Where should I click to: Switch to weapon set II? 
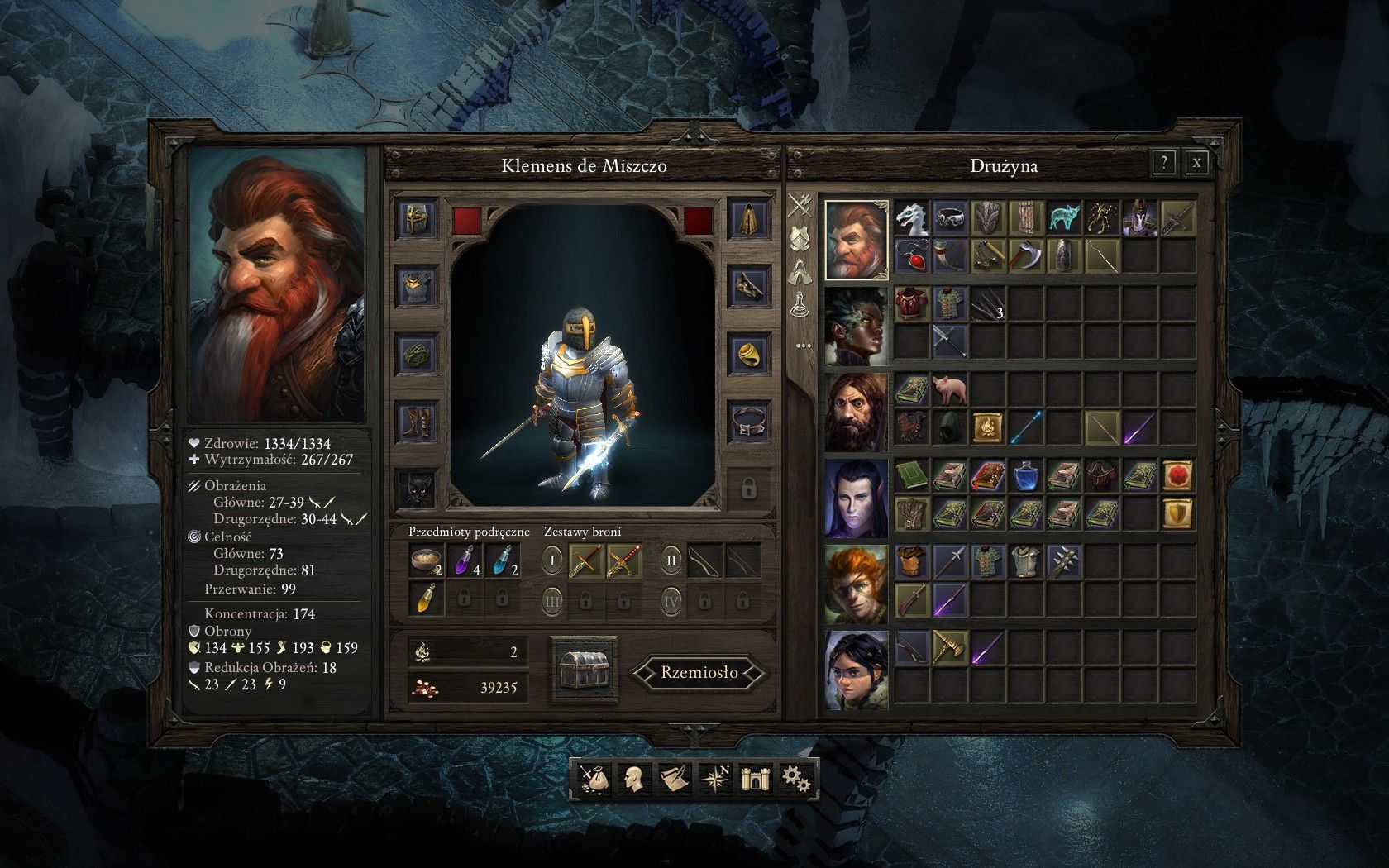pyautogui.click(x=671, y=561)
